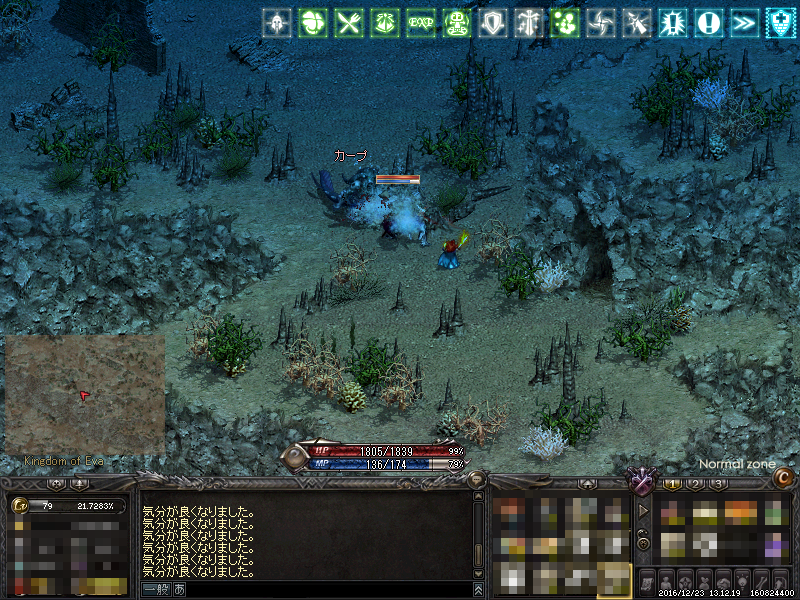Image resolution: width=800 pixels, height=600 pixels.
Task: Switch to quick slot page 2
Action: 696,484
